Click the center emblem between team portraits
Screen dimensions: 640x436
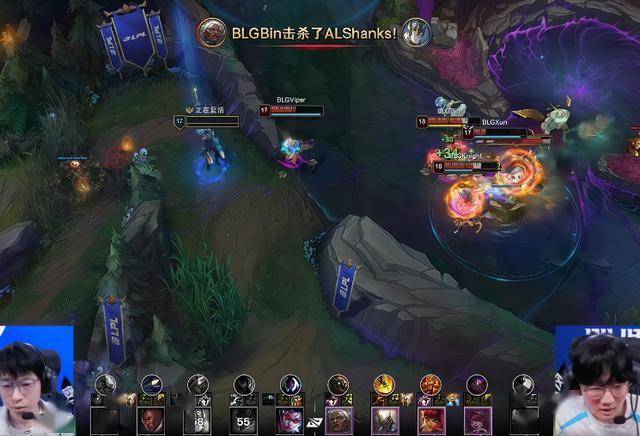click(314, 421)
